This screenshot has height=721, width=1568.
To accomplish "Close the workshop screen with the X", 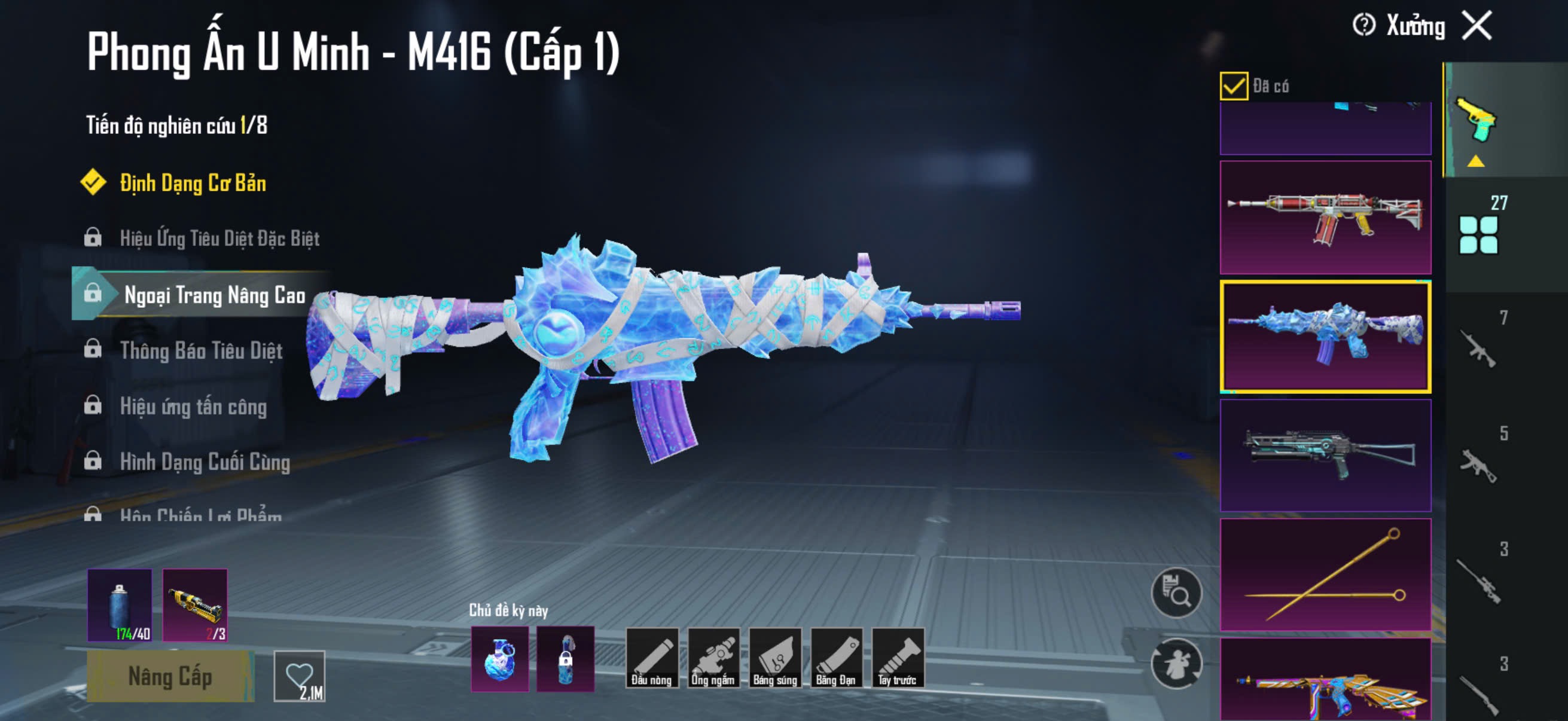I will 1477,26.
